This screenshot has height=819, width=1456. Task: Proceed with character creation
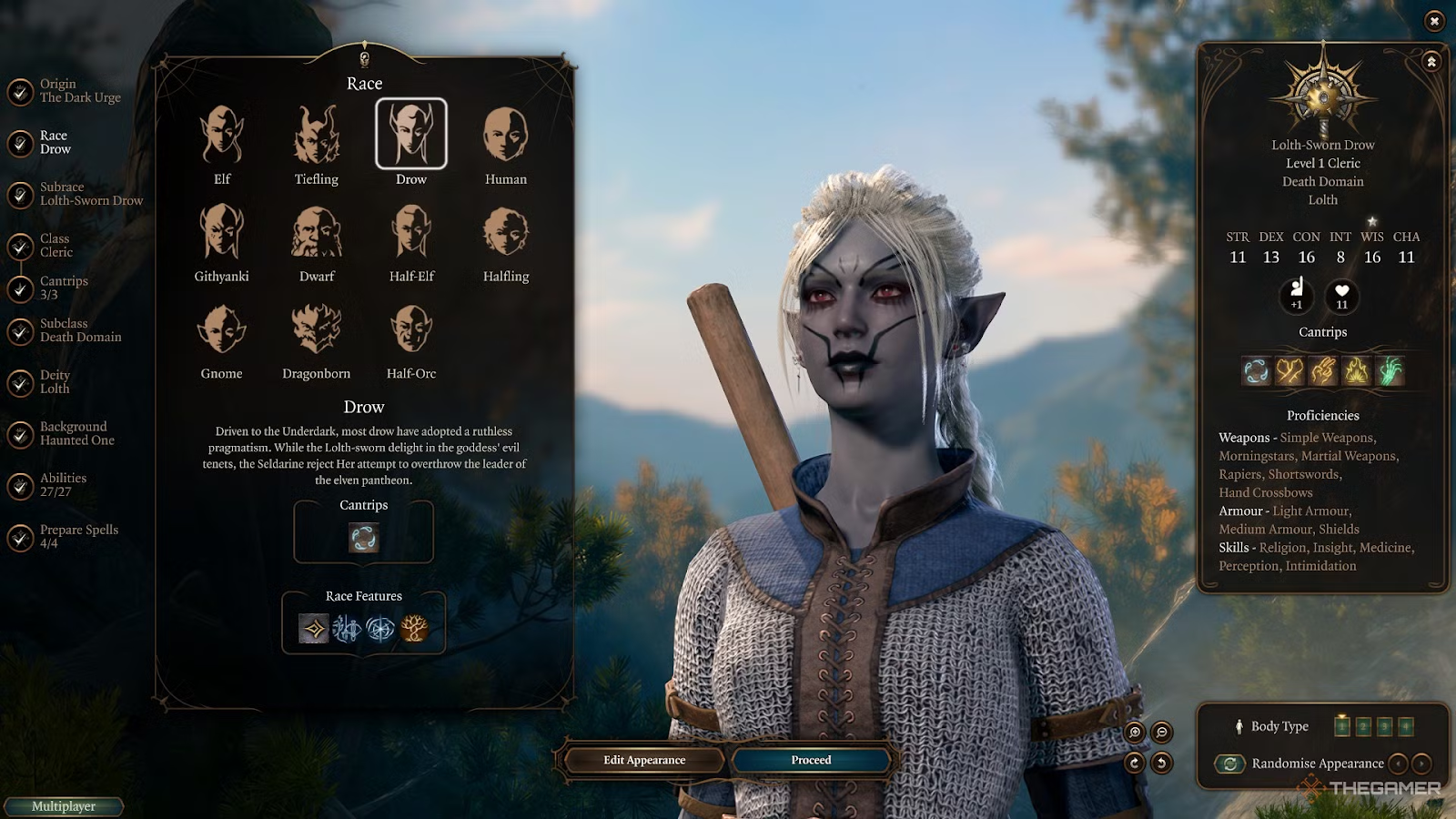811,760
